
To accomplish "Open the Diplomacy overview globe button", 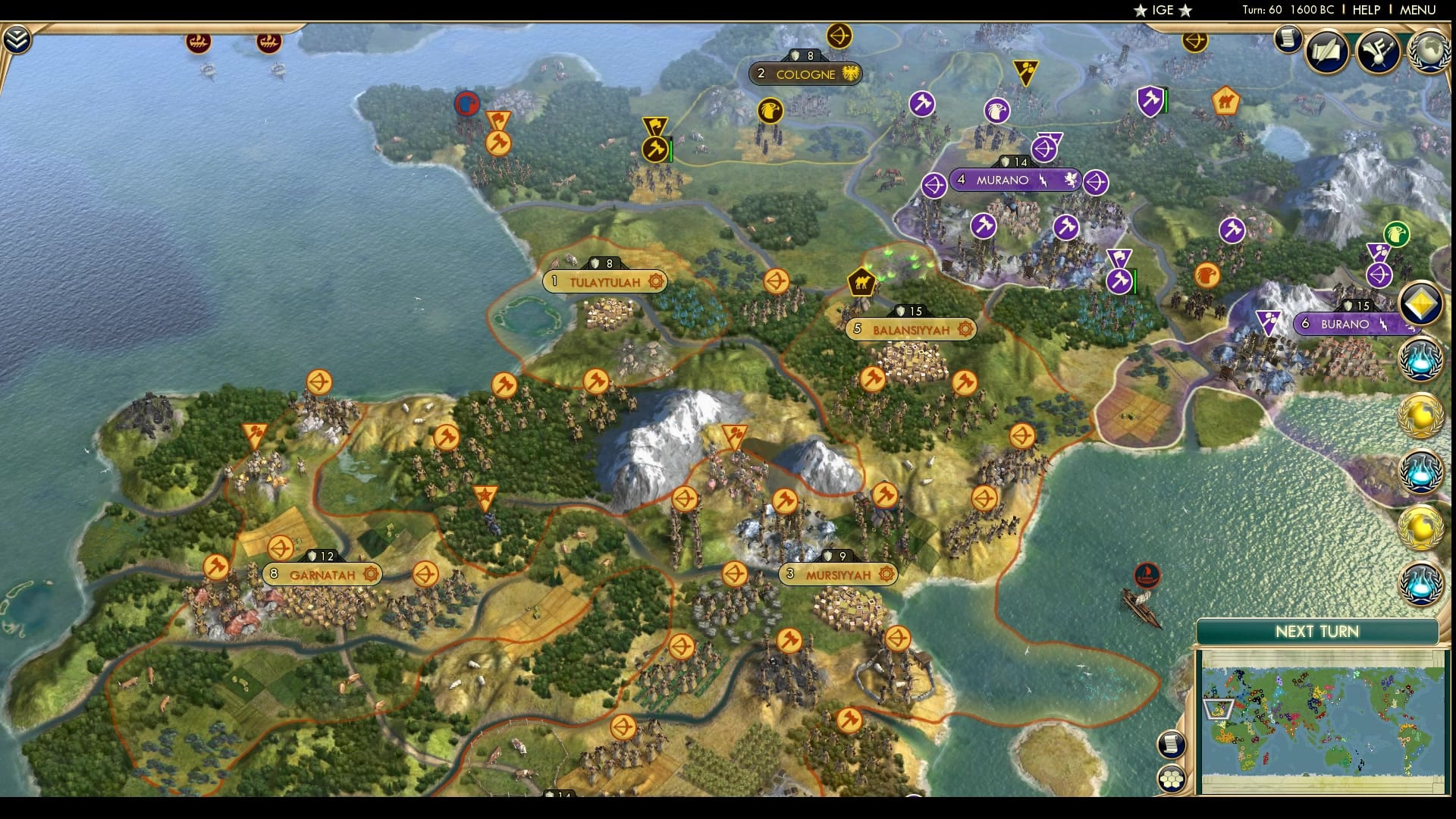I will pos(1429,51).
